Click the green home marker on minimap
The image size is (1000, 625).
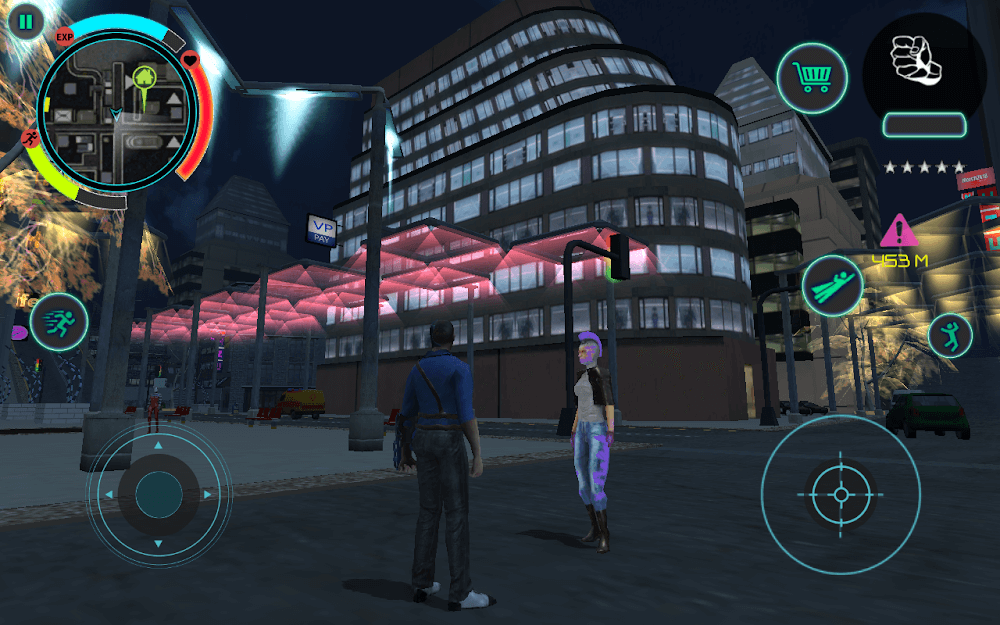144,77
